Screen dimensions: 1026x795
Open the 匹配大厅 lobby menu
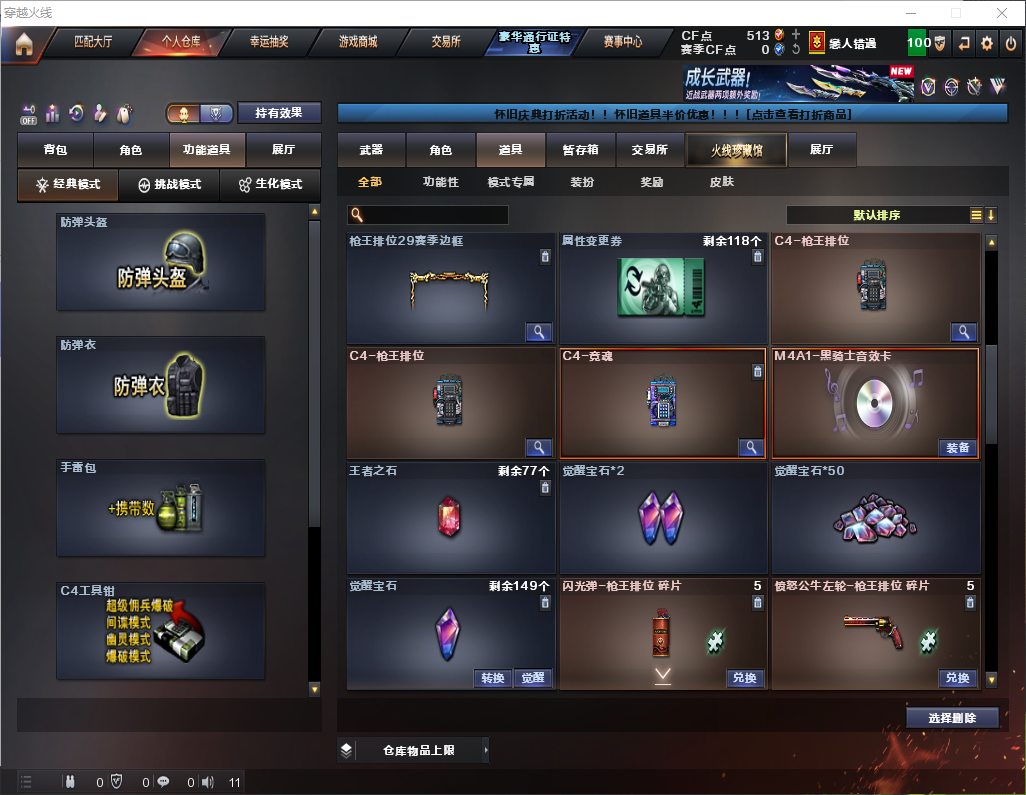click(93, 43)
